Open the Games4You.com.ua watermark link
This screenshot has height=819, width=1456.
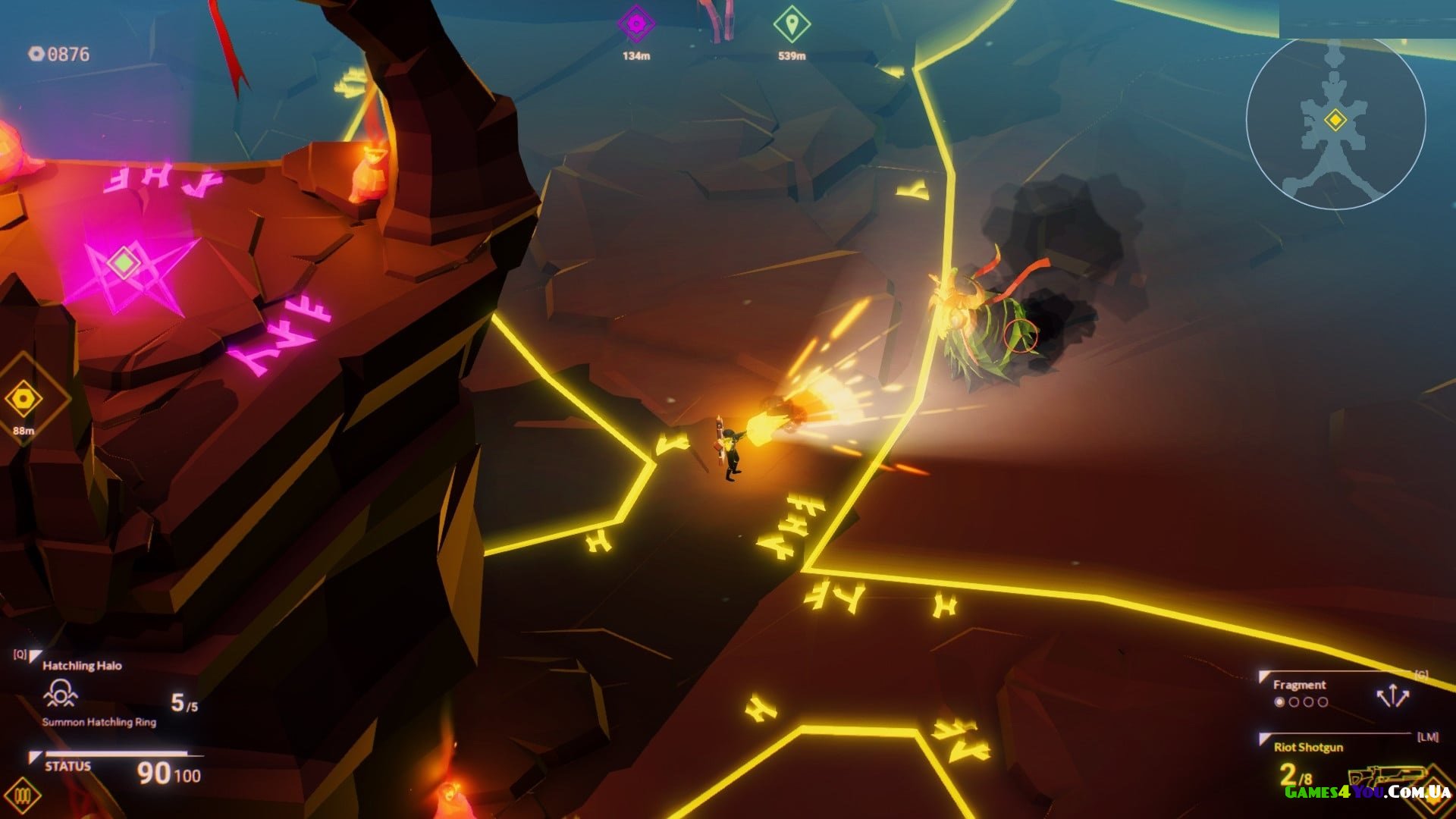click(x=1367, y=792)
